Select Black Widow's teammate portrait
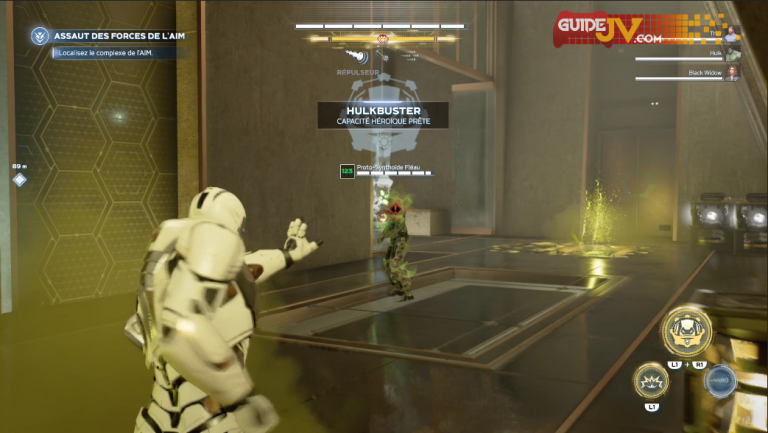The height and width of the screenshot is (433, 768). [733, 73]
